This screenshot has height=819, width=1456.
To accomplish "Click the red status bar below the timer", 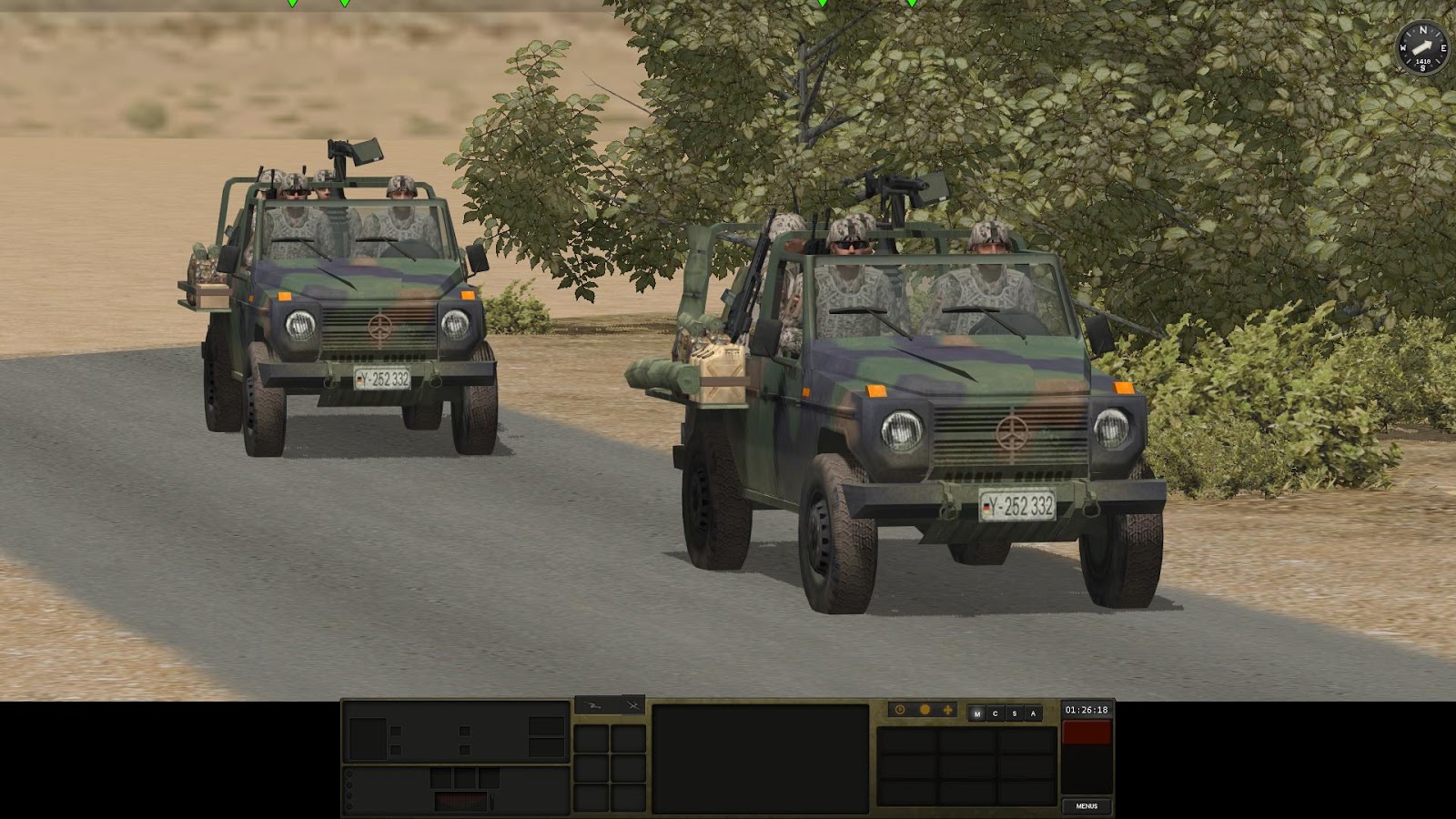I will click(x=1085, y=732).
